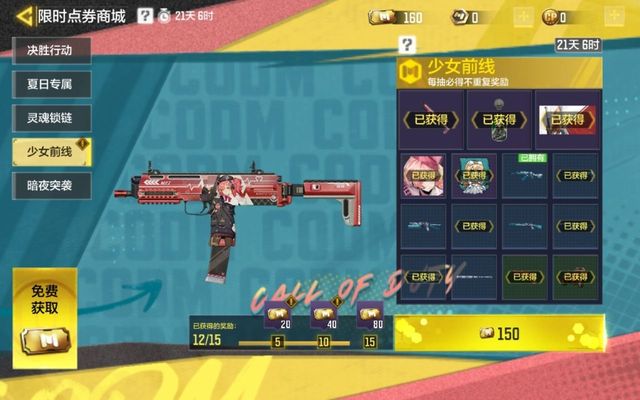Choose the 少女前线 tab
The height and width of the screenshot is (400, 640).
tap(50, 151)
